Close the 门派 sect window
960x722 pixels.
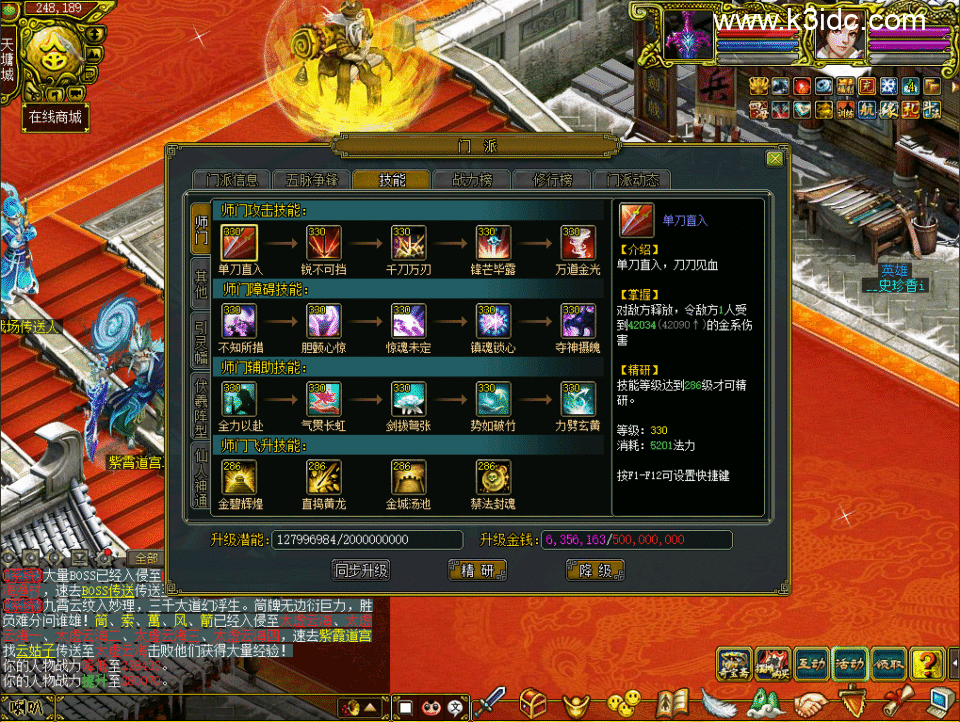(x=774, y=158)
